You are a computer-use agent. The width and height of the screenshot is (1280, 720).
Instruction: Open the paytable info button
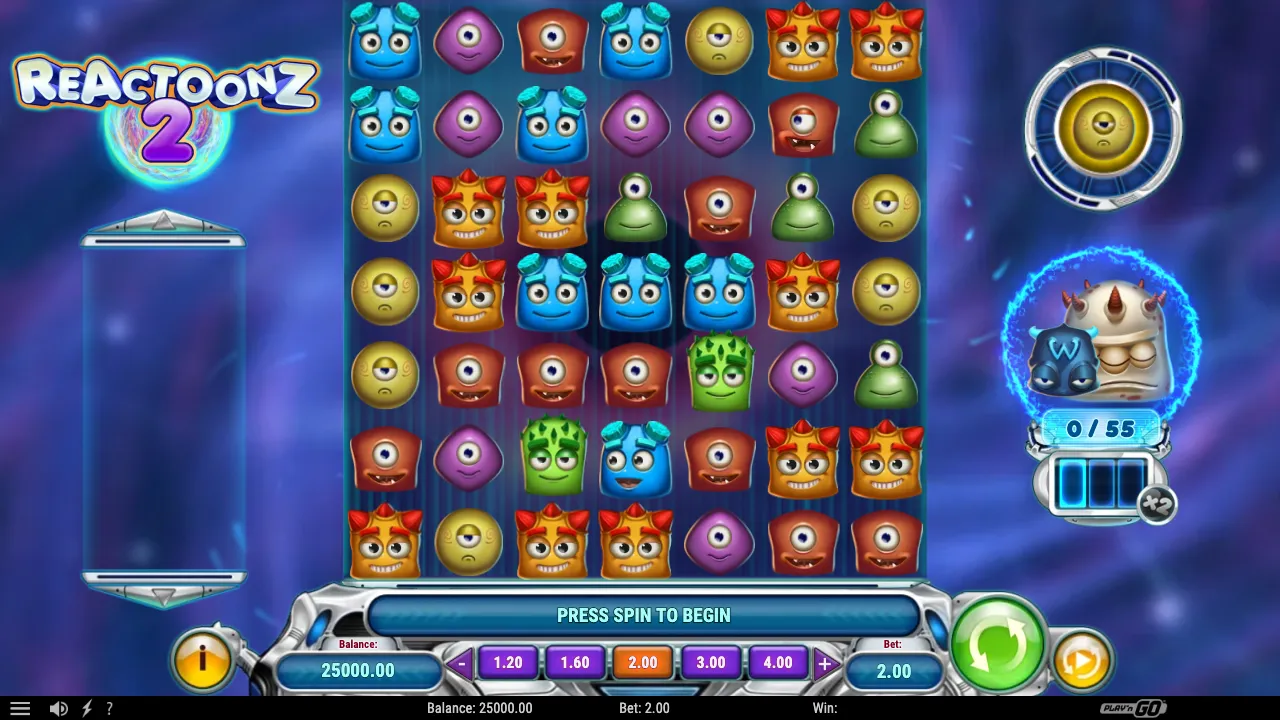coord(203,659)
